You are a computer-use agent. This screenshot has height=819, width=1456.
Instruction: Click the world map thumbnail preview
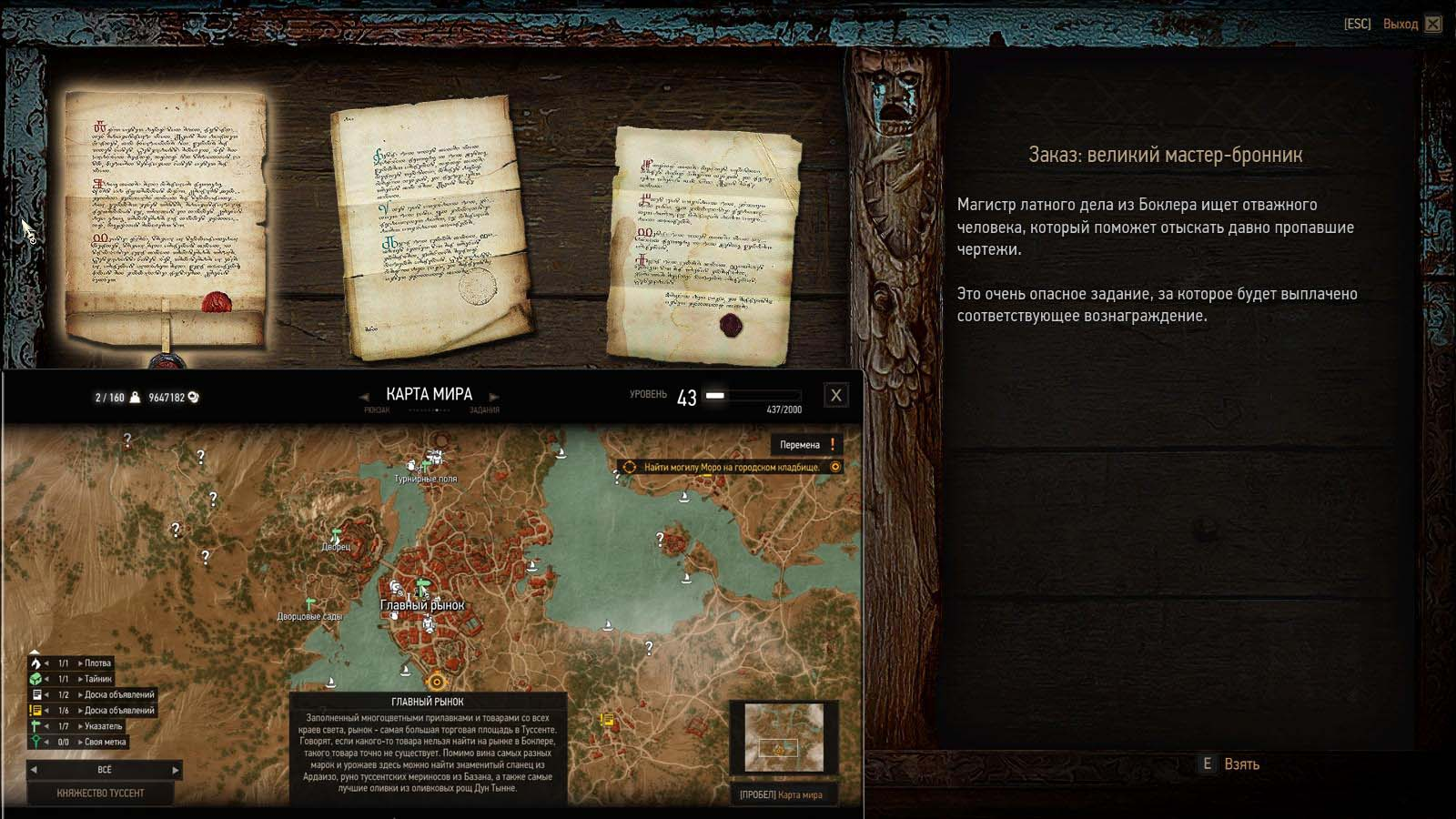pyautogui.click(x=784, y=736)
